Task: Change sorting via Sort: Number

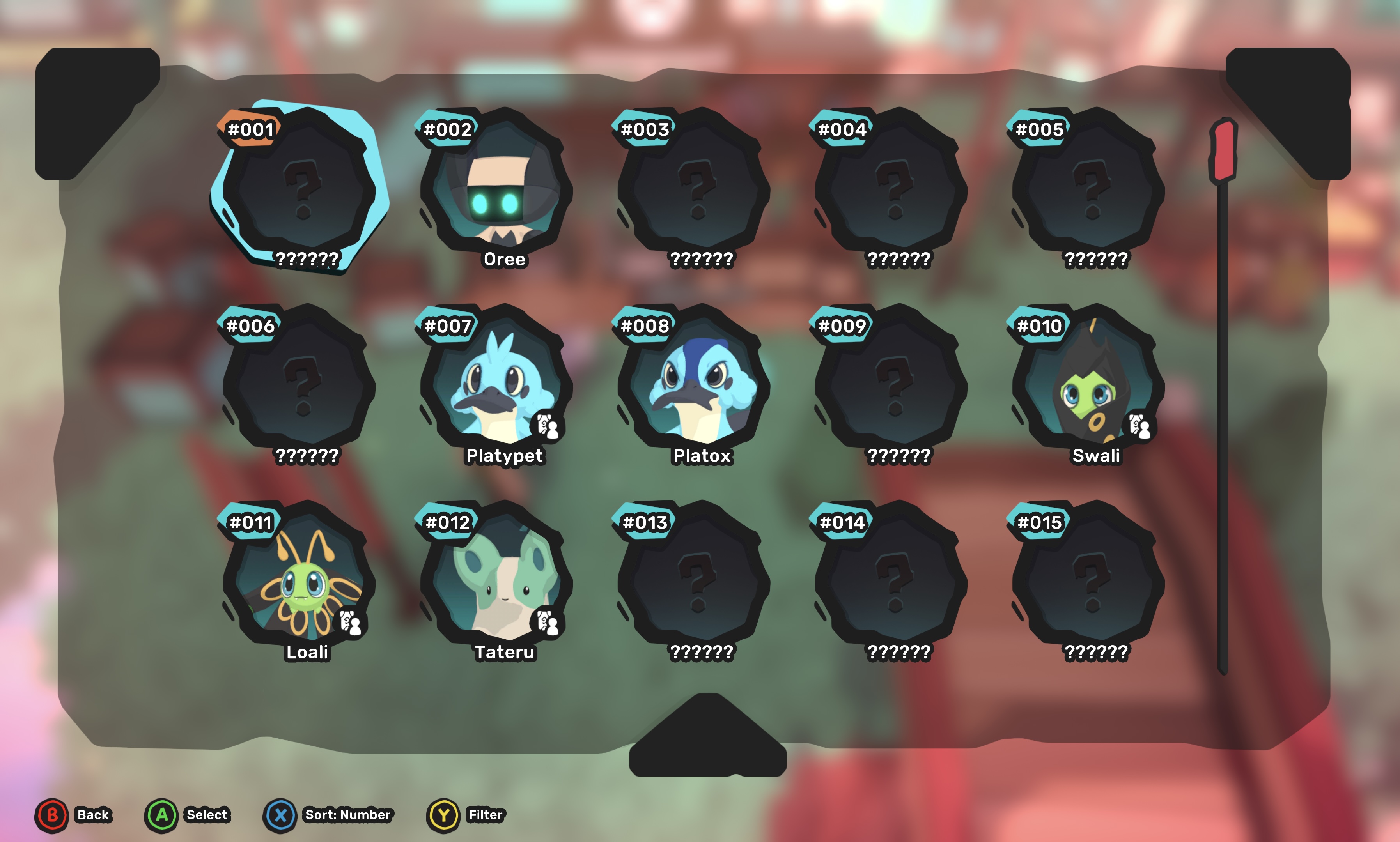Action: pos(347,815)
